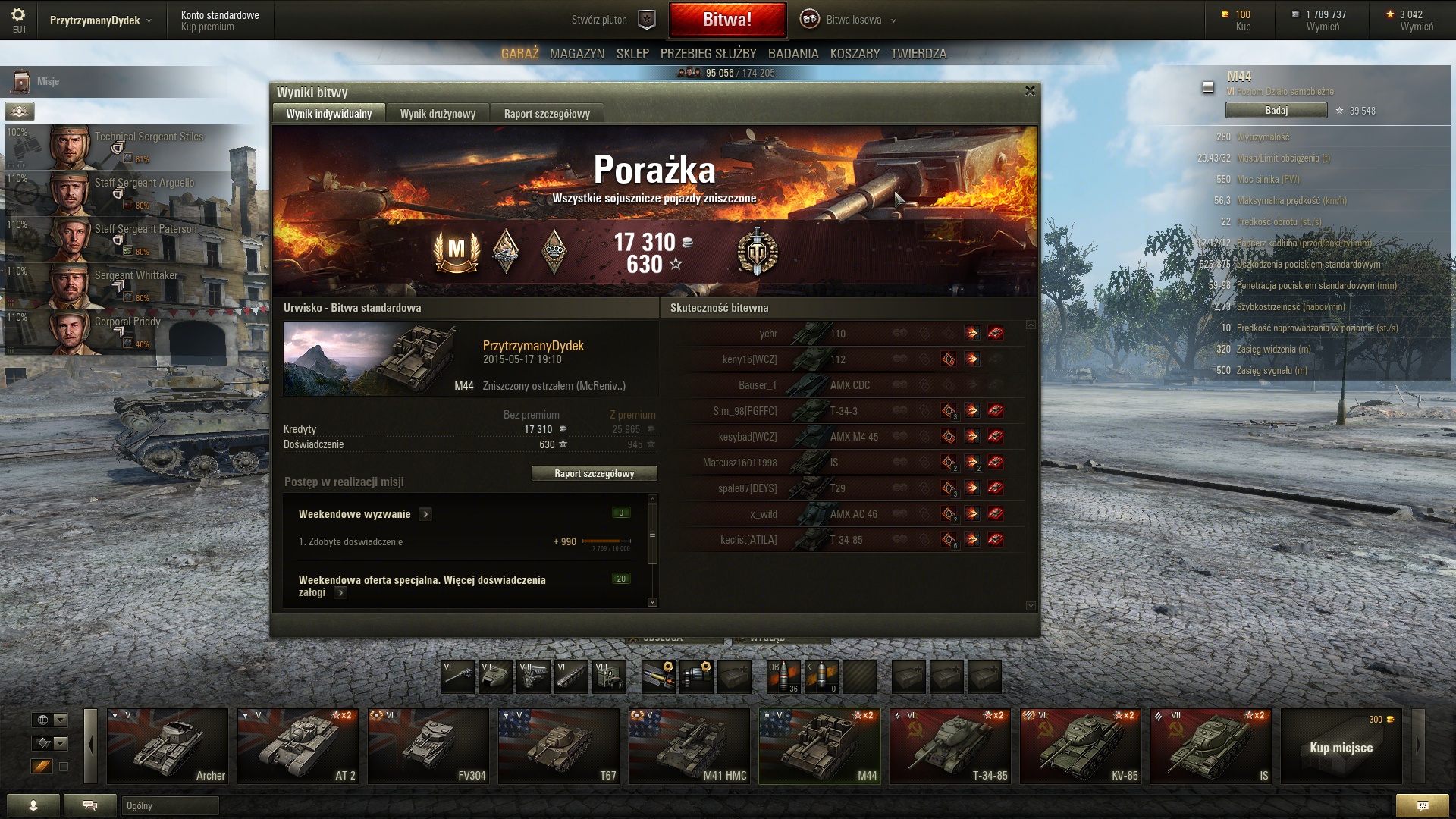Select the KV-85 tank in the carousel
This screenshot has width=1456, height=819.
pyautogui.click(x=1080, y=746)
